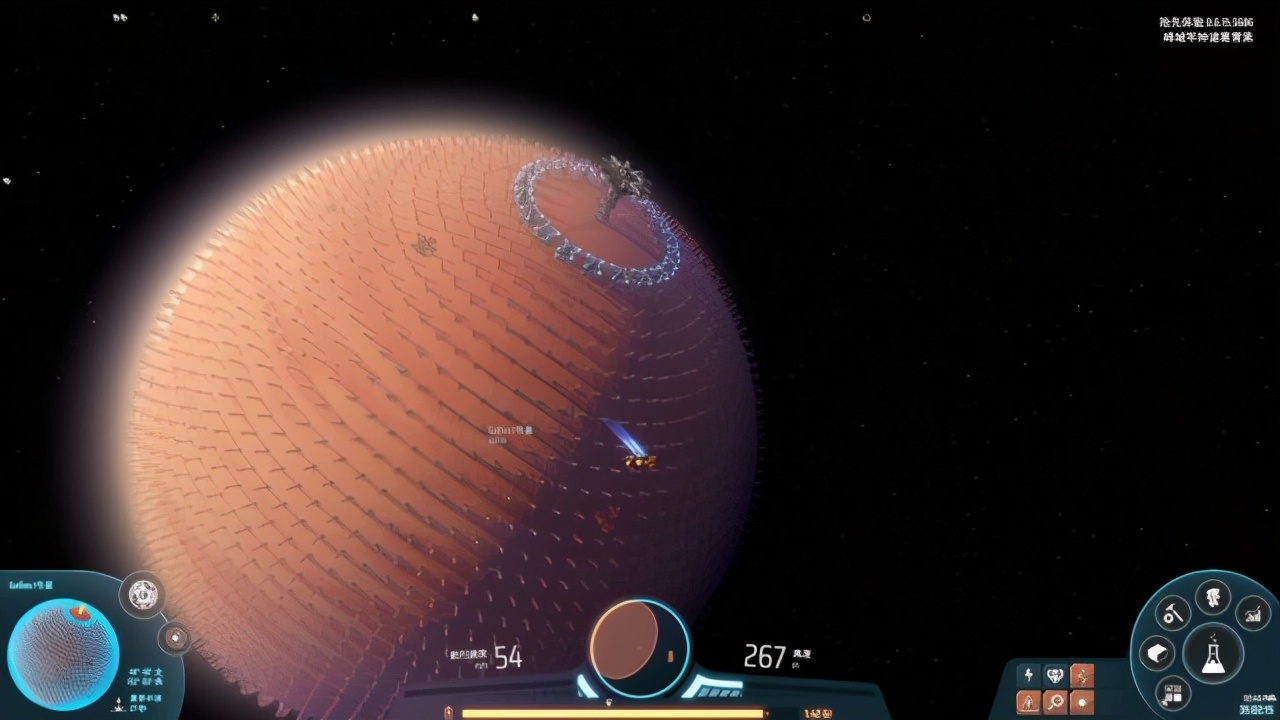The image size is (1280, 720).
Task: Toggle the sun brightness icon in icon cluster
Action: (1081, 702)
